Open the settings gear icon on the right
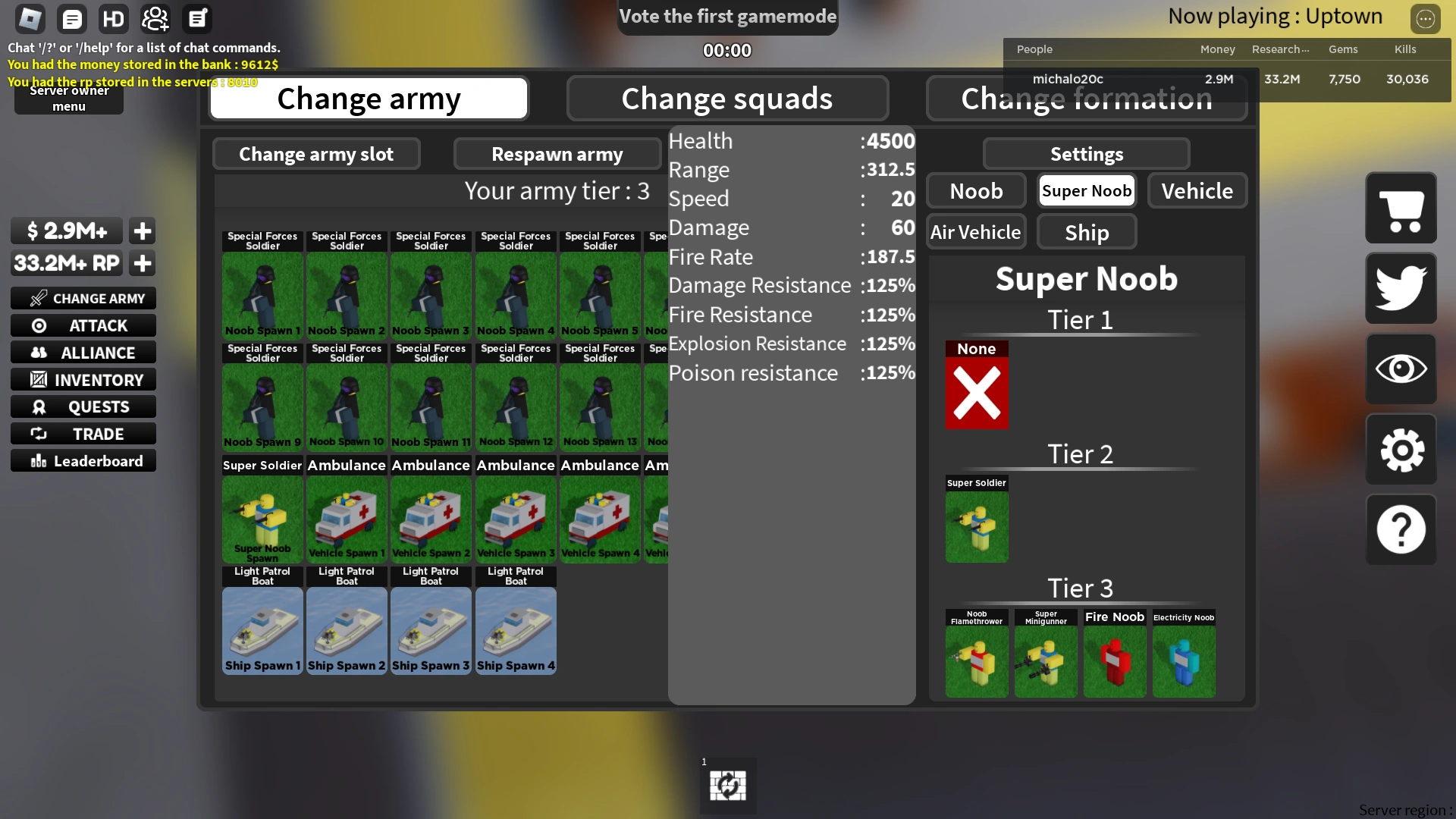Viewport: 1456px width, 819px height. tap(1400, 450)
